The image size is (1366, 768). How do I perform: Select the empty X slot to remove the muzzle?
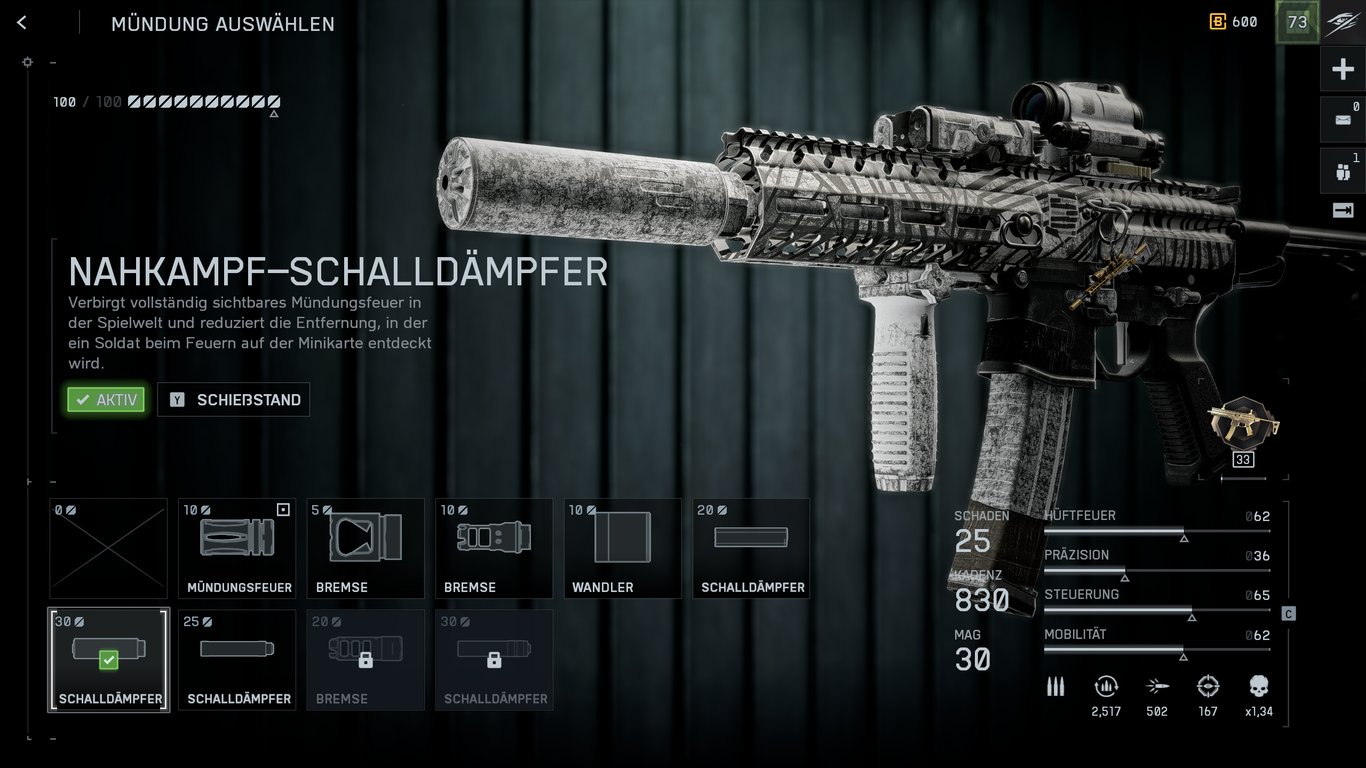pos(107,548)
